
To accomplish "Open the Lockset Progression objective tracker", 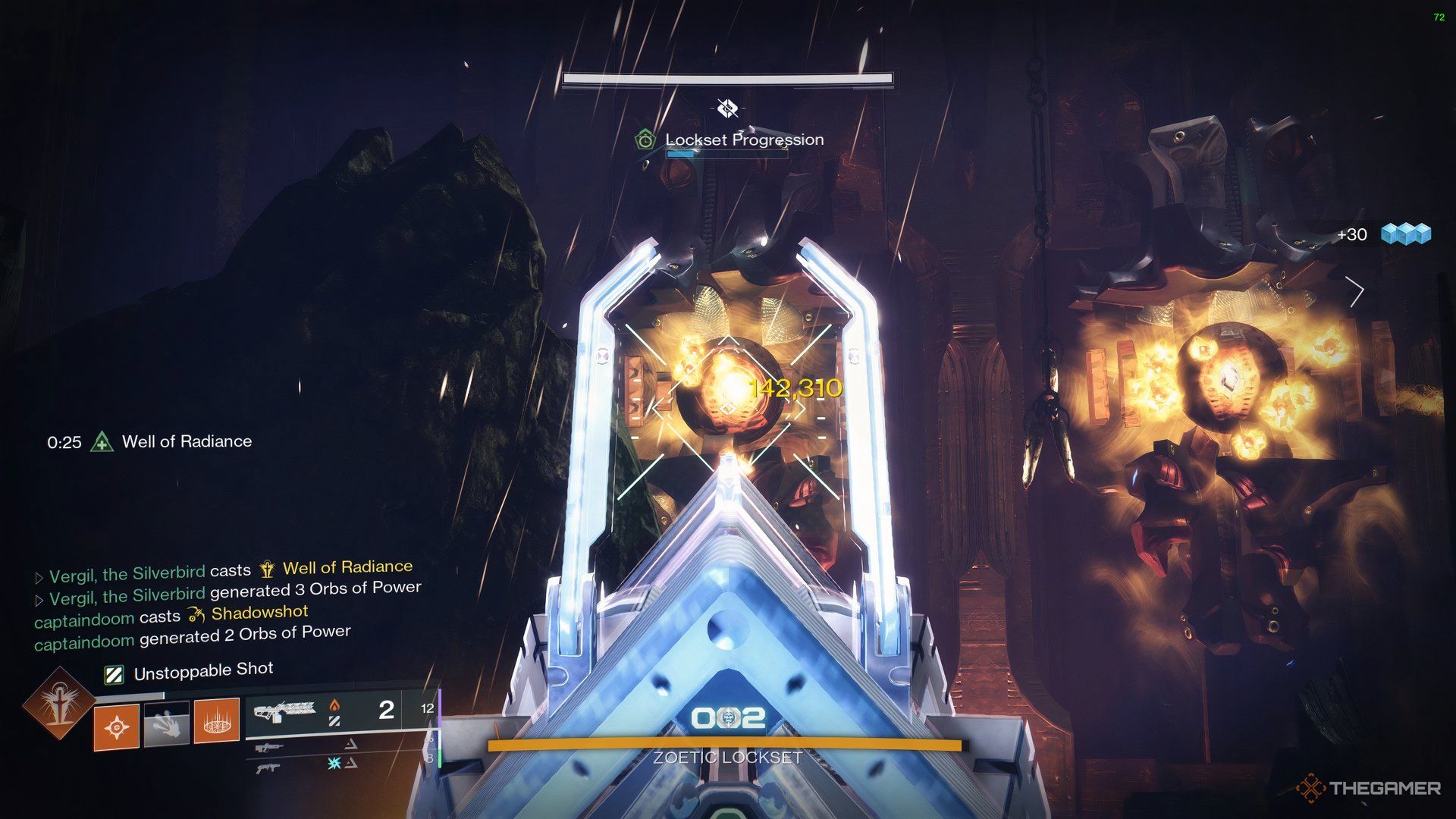I will [x=744, y=140].
